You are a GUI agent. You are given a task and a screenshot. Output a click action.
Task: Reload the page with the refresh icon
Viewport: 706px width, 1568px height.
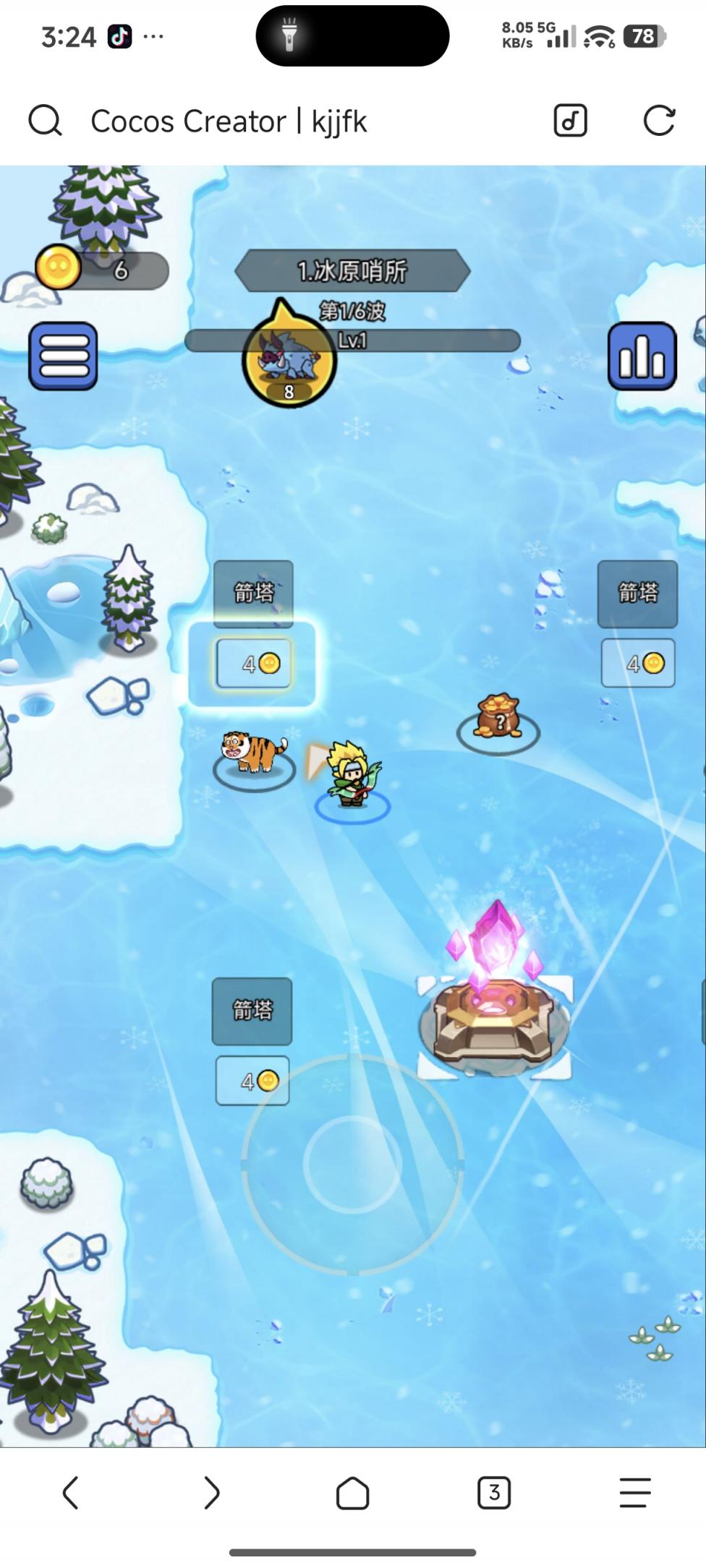pos(658,121)
